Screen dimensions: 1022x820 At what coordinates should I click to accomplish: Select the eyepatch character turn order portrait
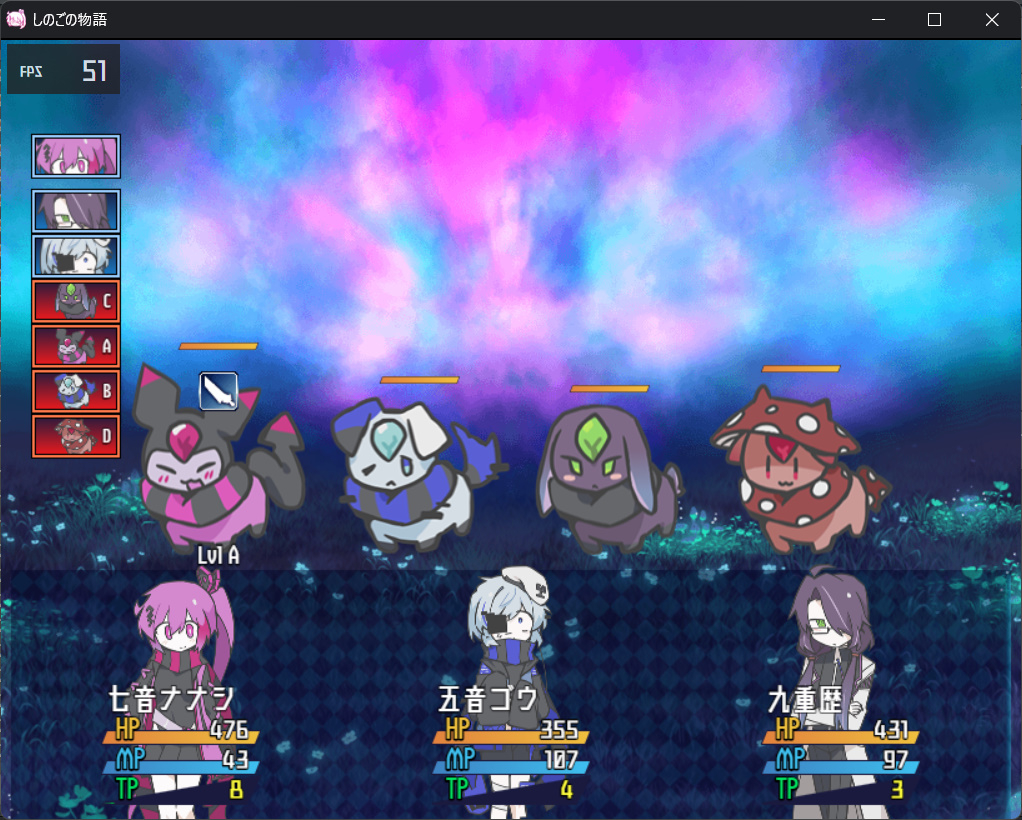(76, 256)
